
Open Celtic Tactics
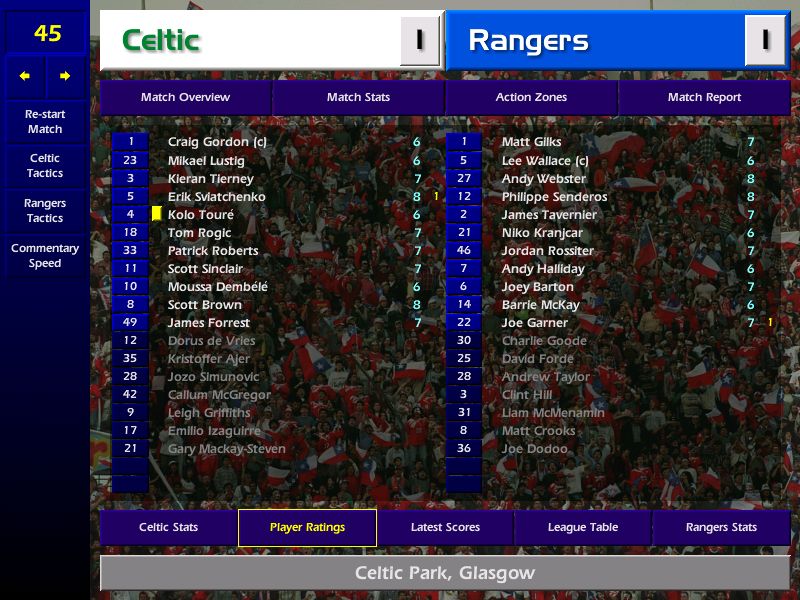[45, 166]
